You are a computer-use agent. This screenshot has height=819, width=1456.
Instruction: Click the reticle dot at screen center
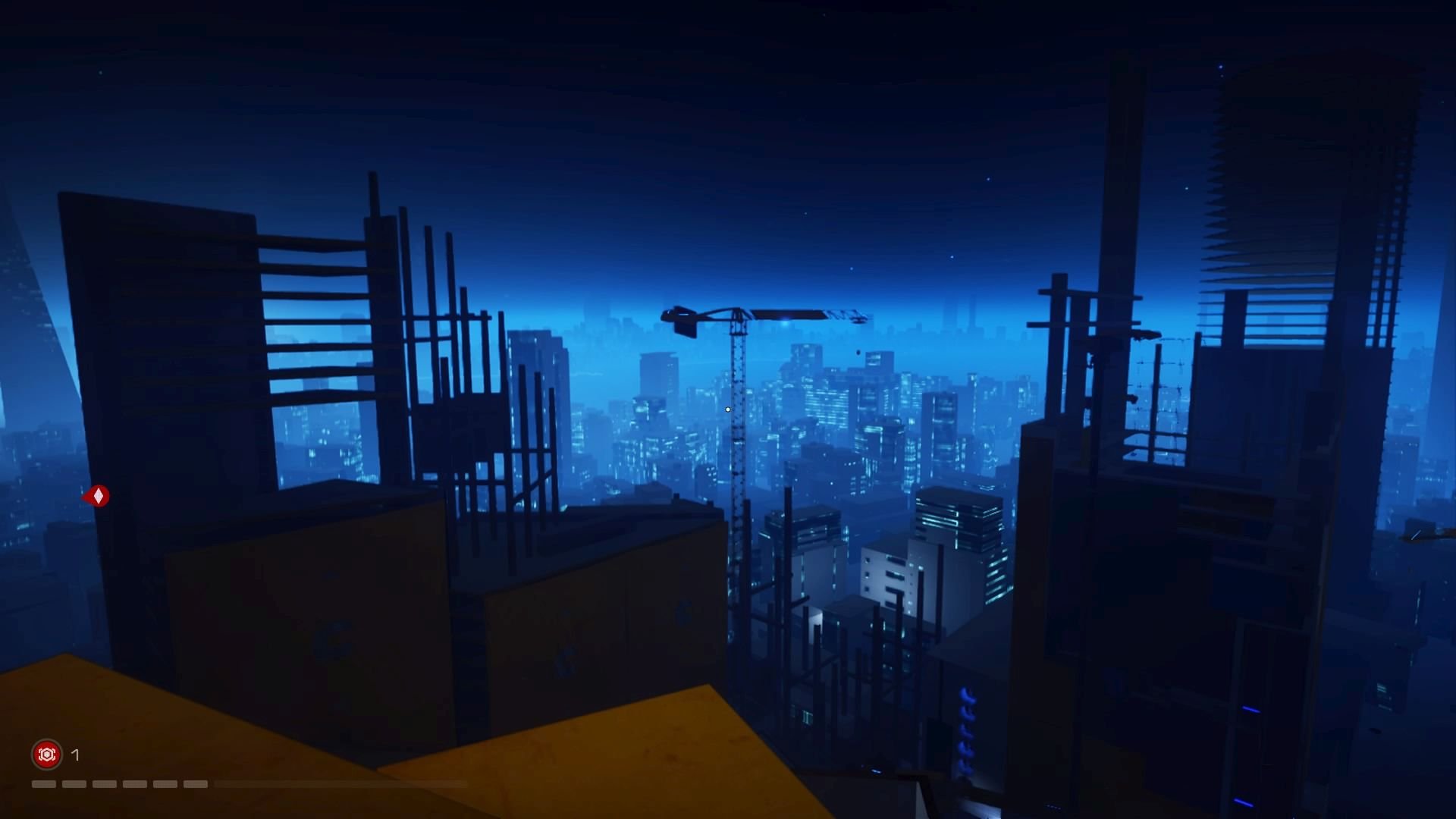(726, 409)
